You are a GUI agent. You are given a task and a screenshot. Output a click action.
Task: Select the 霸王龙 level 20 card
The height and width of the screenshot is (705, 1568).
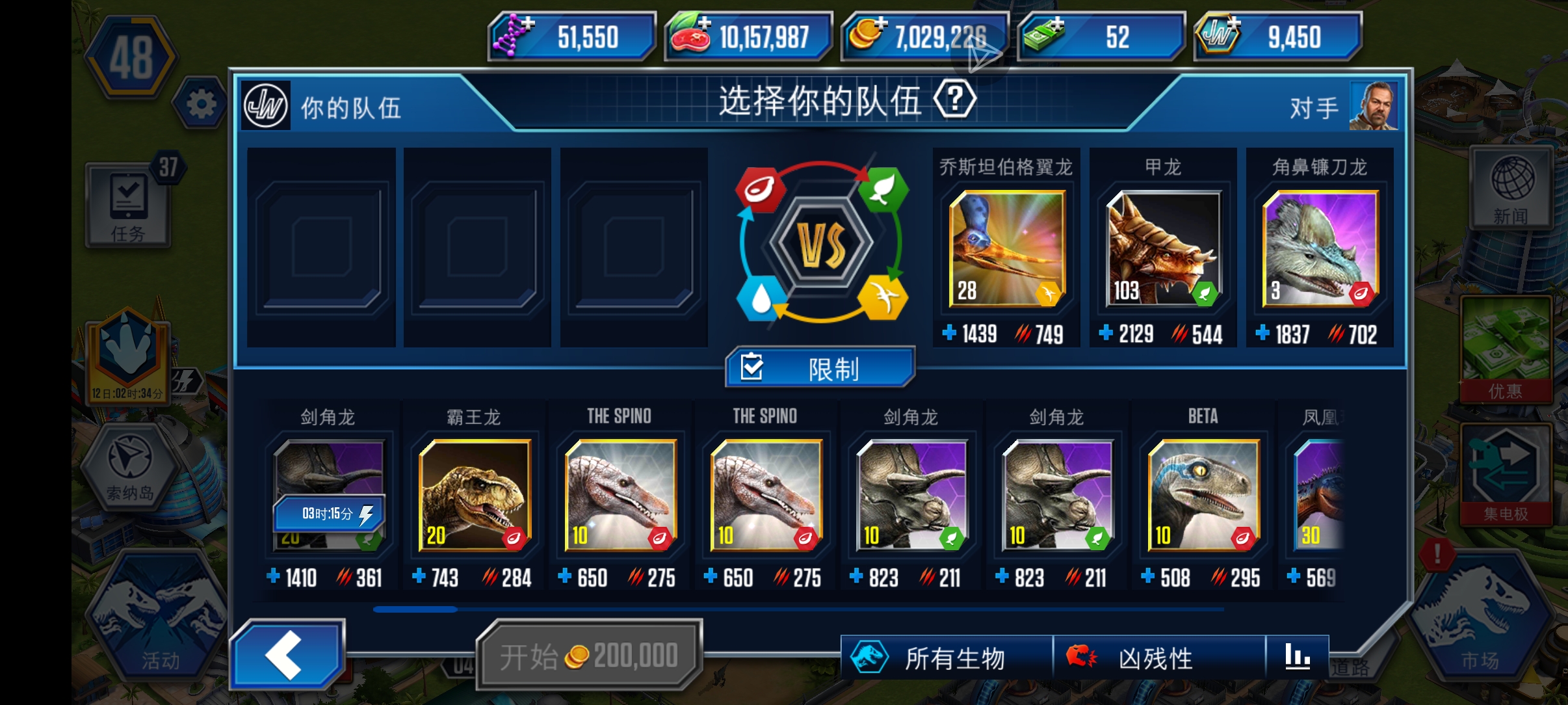coord(474,496)
